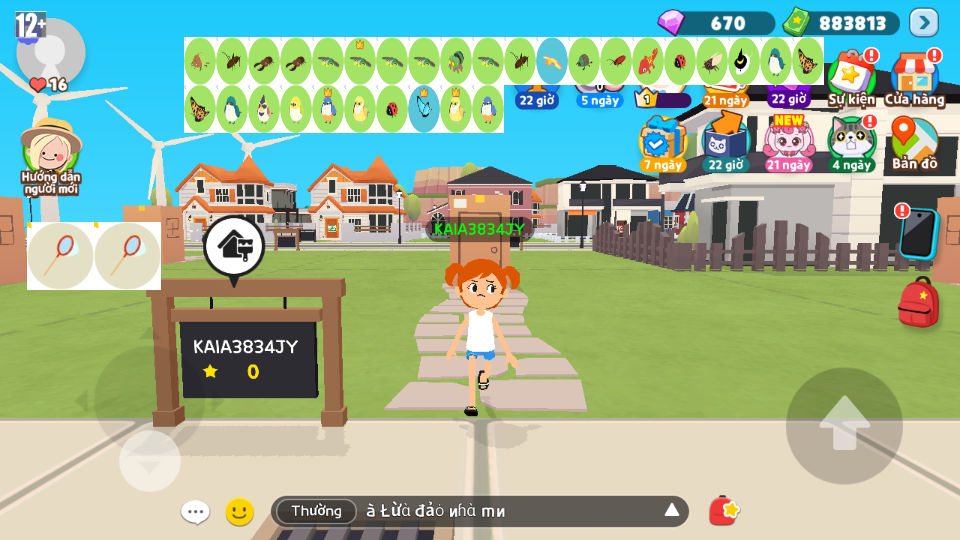
Task: Tap the arrow button beside the cash counter
Action: (923, 22)
